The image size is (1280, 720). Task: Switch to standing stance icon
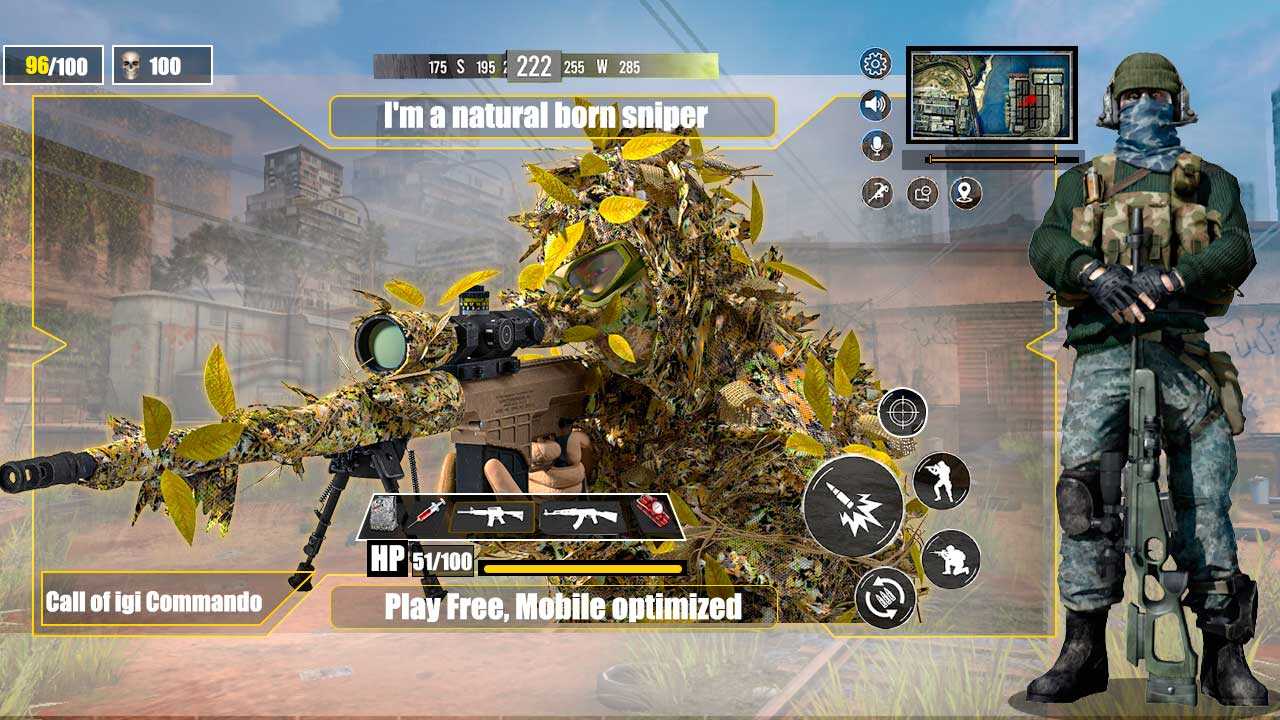(941, 481)
